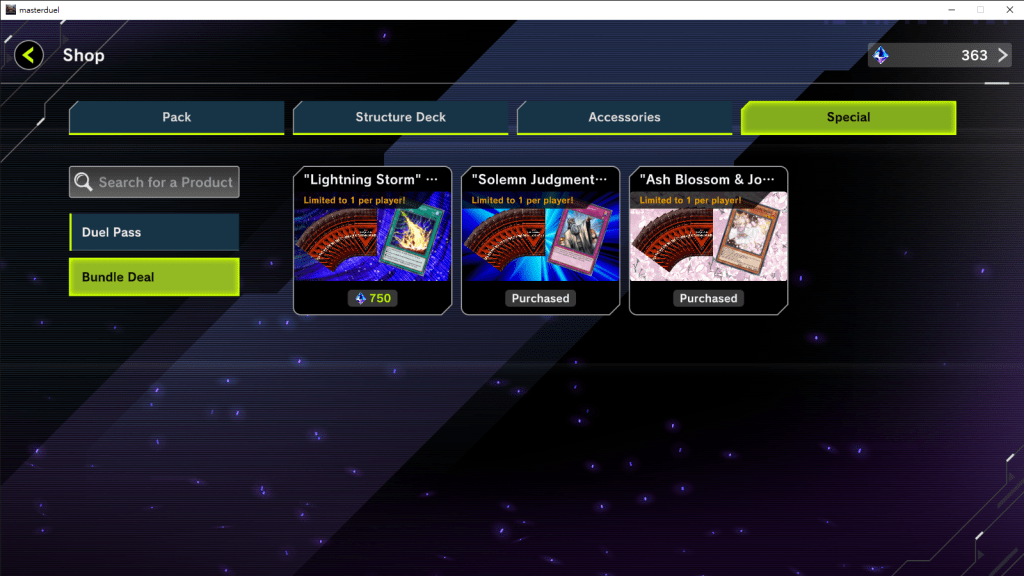Close the masterduel window
The height and width of the screenshot is (576, 1024).
[x=1005, y=9]
